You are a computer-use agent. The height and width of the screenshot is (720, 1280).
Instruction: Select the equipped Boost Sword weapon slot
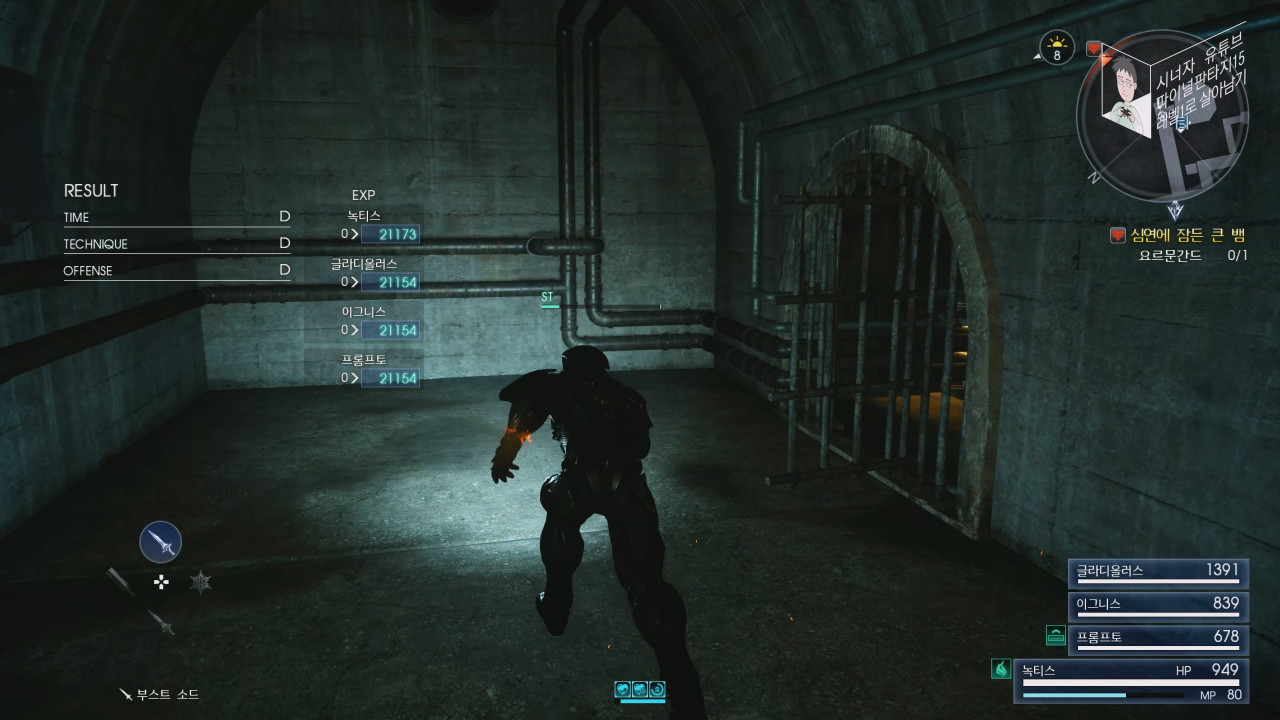160,542
